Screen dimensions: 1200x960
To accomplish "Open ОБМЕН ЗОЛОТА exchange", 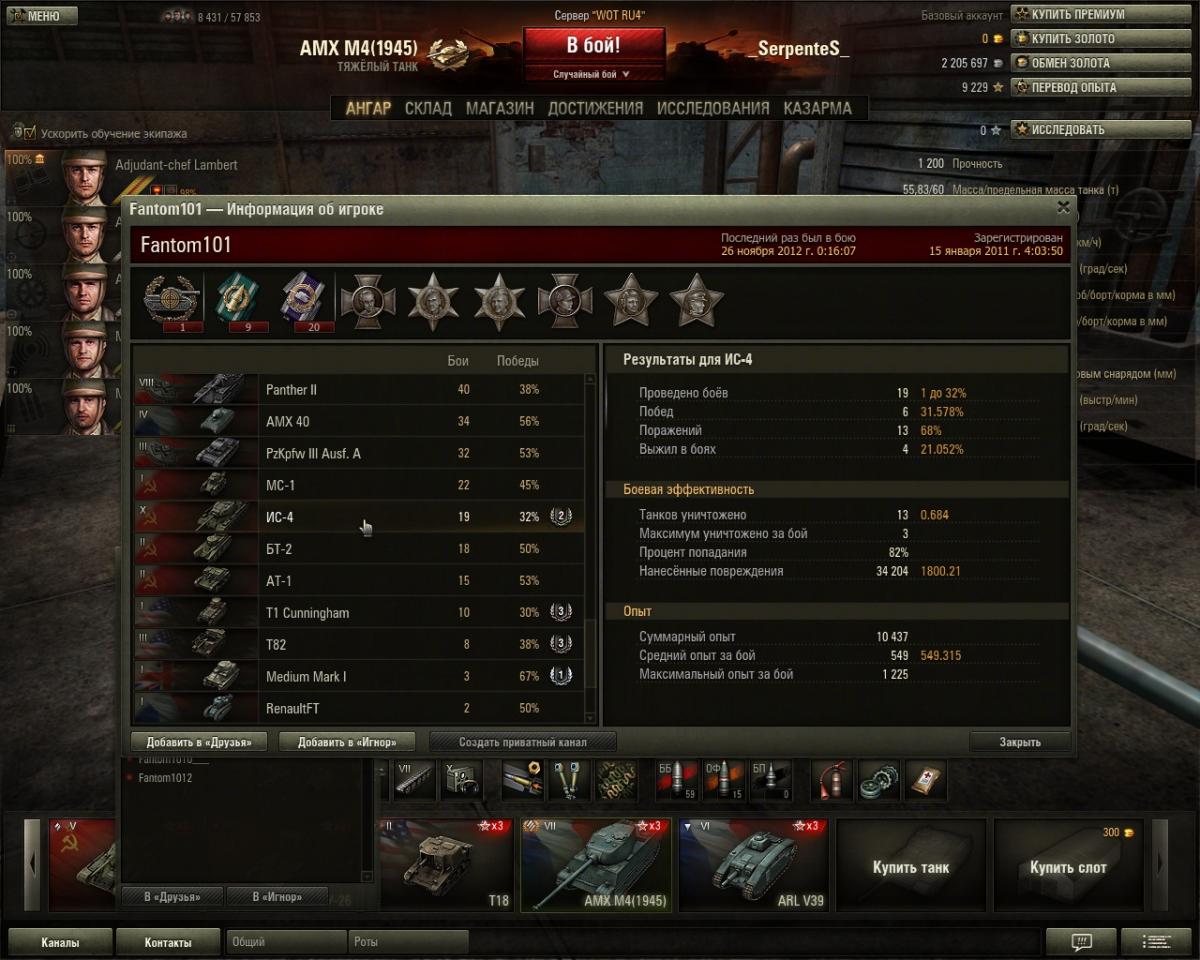I will [x=1070, y=63].
